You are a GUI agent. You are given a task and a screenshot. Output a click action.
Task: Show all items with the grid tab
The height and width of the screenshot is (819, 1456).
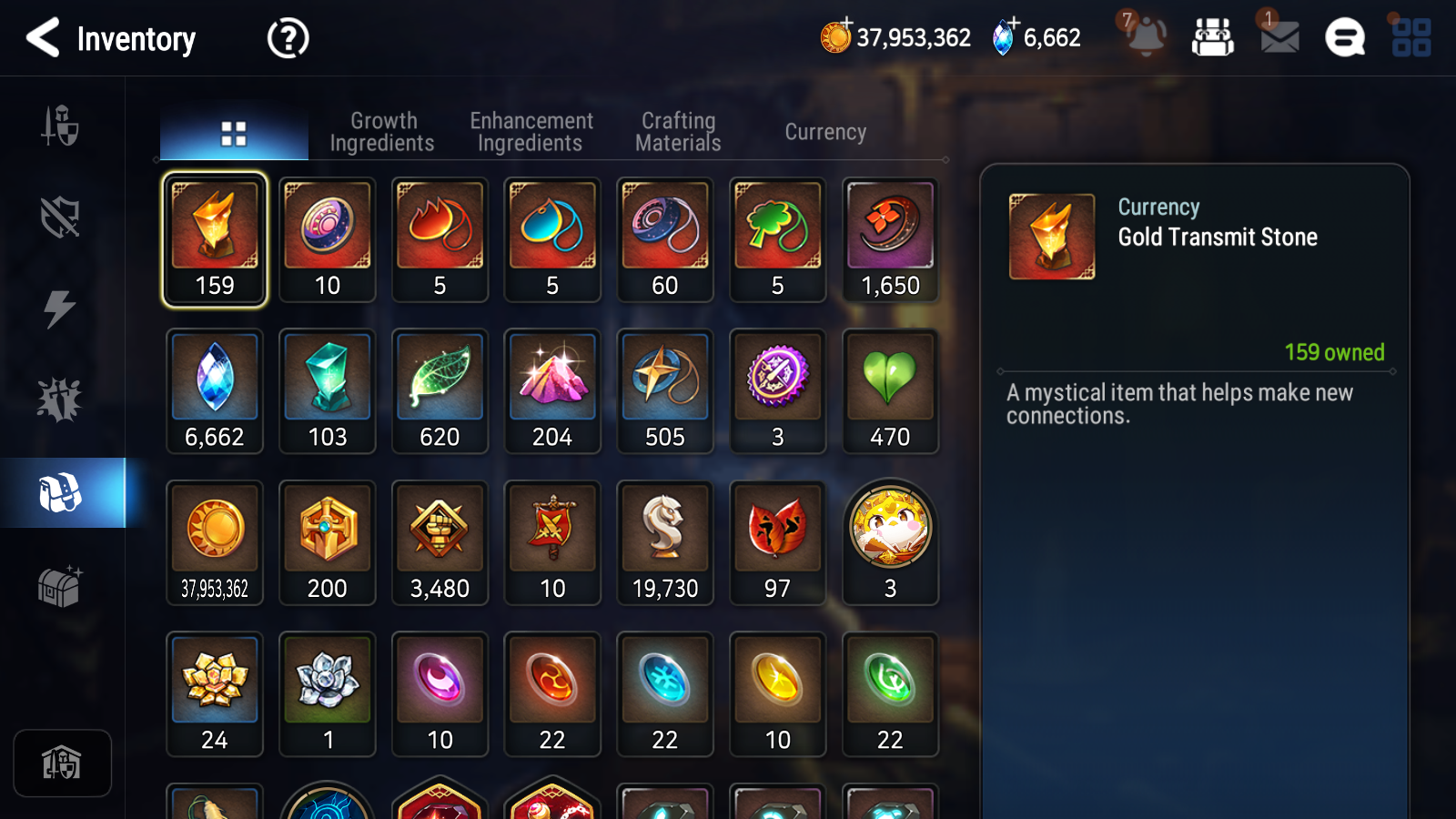click(x=234, y=134)
